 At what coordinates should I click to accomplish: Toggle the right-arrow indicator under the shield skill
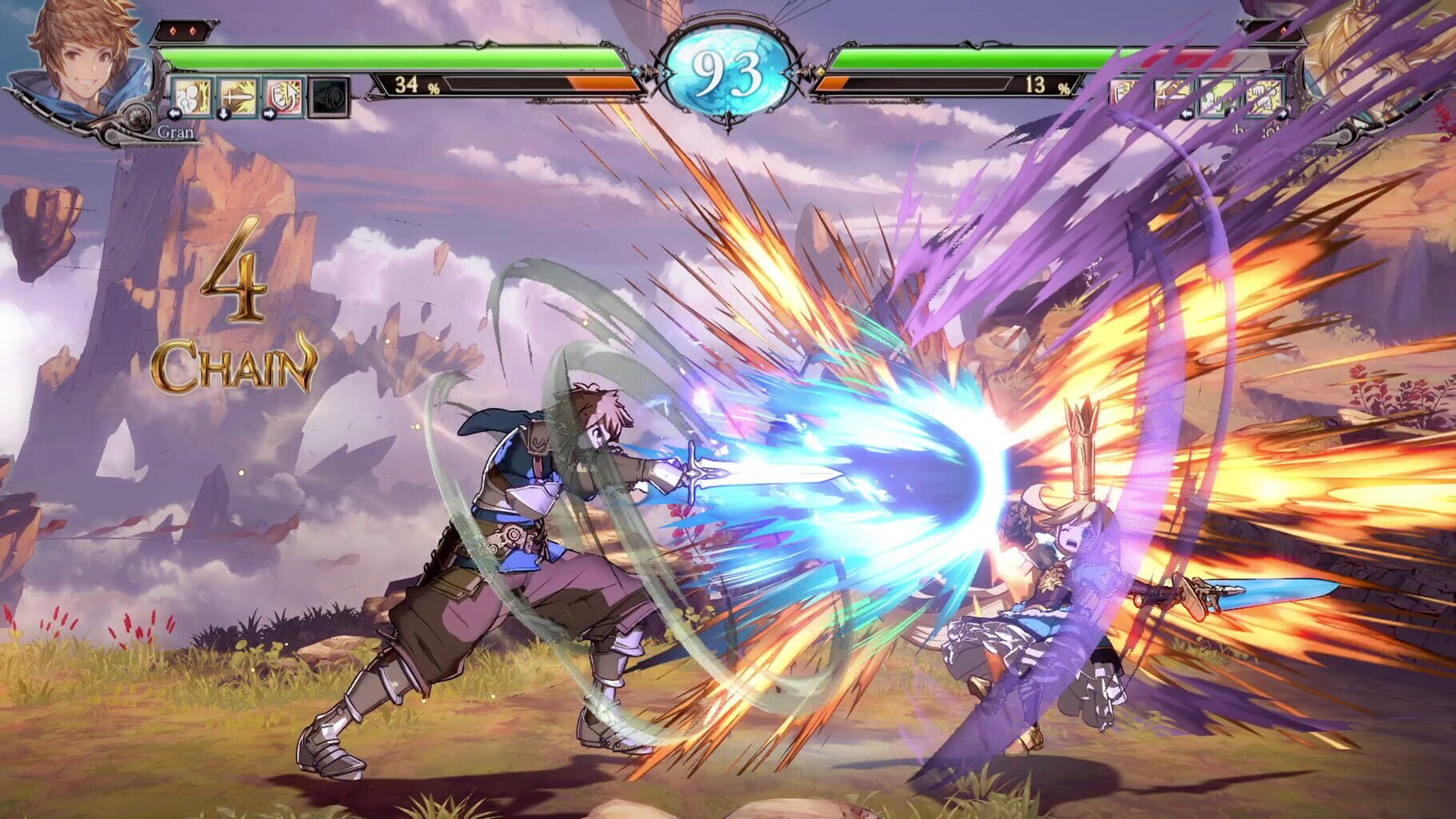[x=270, y=114]
